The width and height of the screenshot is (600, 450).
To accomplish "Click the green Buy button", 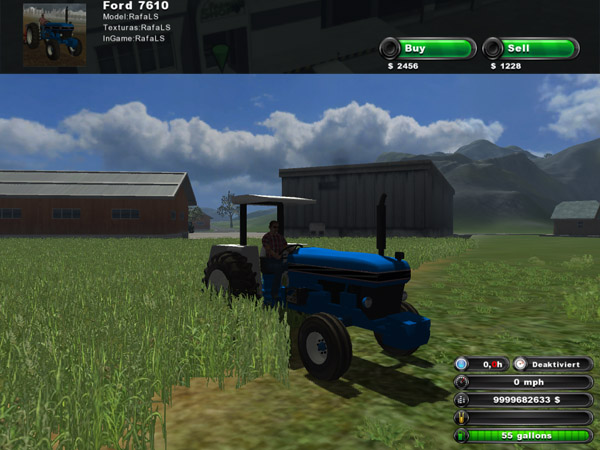I will pos(427,48).
